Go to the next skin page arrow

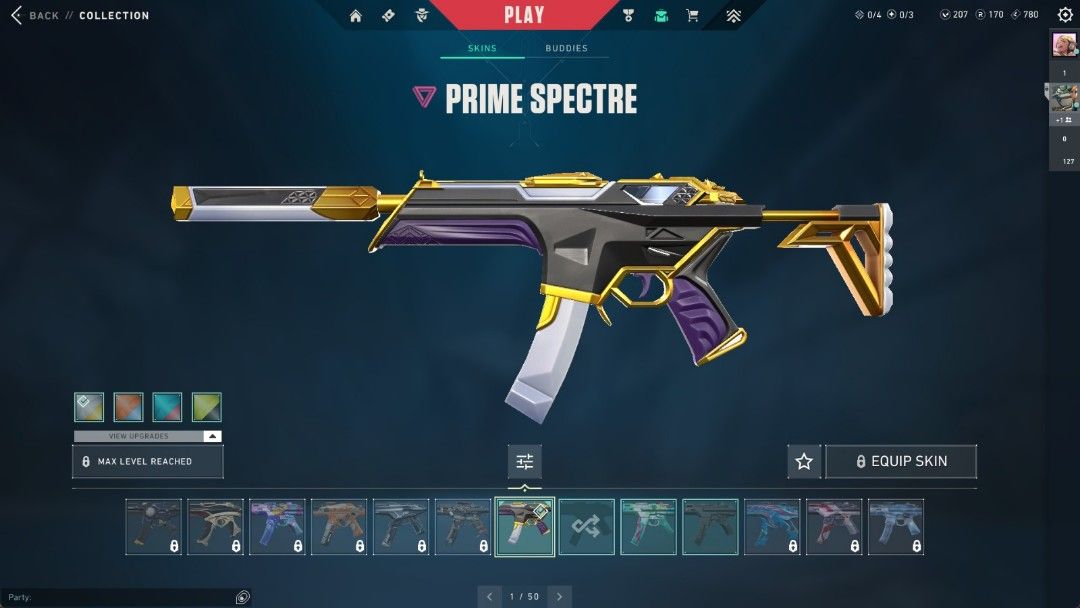click(560, 597)
